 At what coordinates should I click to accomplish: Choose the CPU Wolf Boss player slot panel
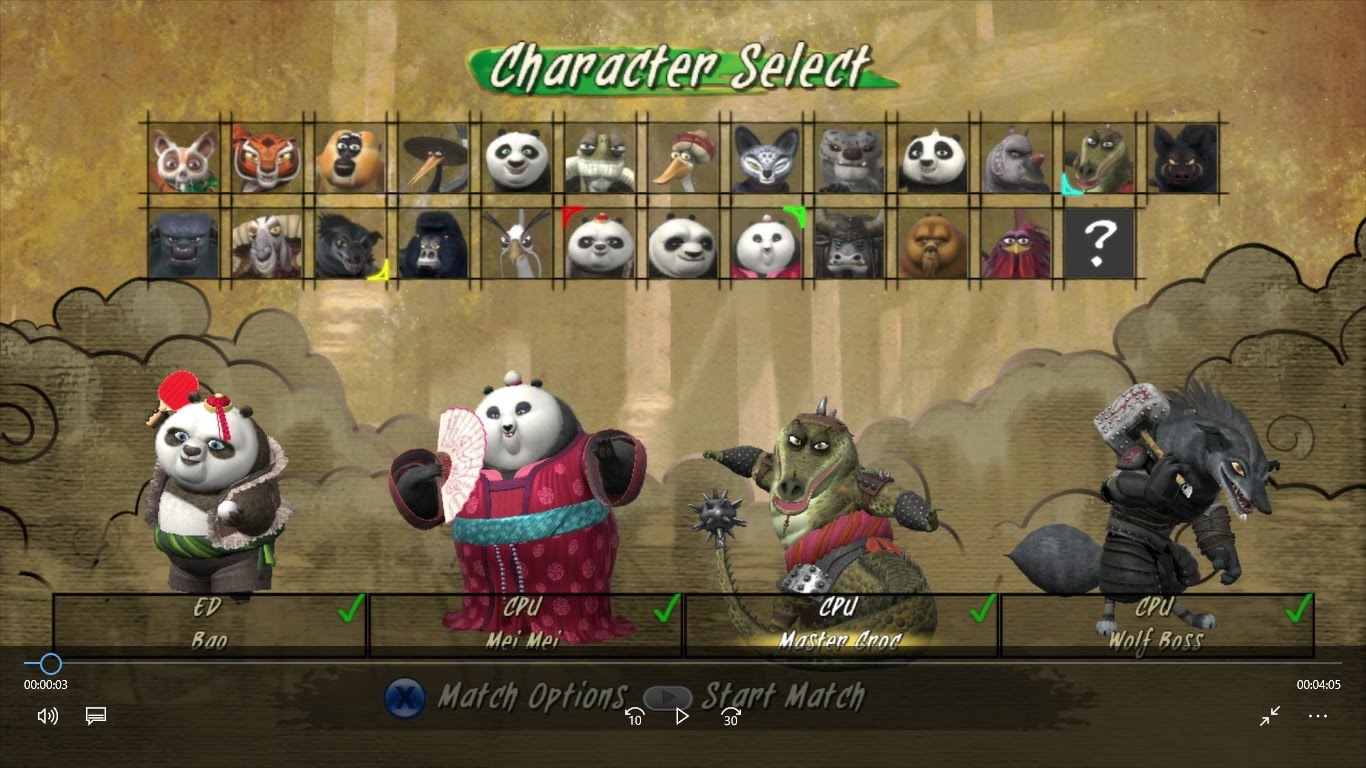point(1157,624)
